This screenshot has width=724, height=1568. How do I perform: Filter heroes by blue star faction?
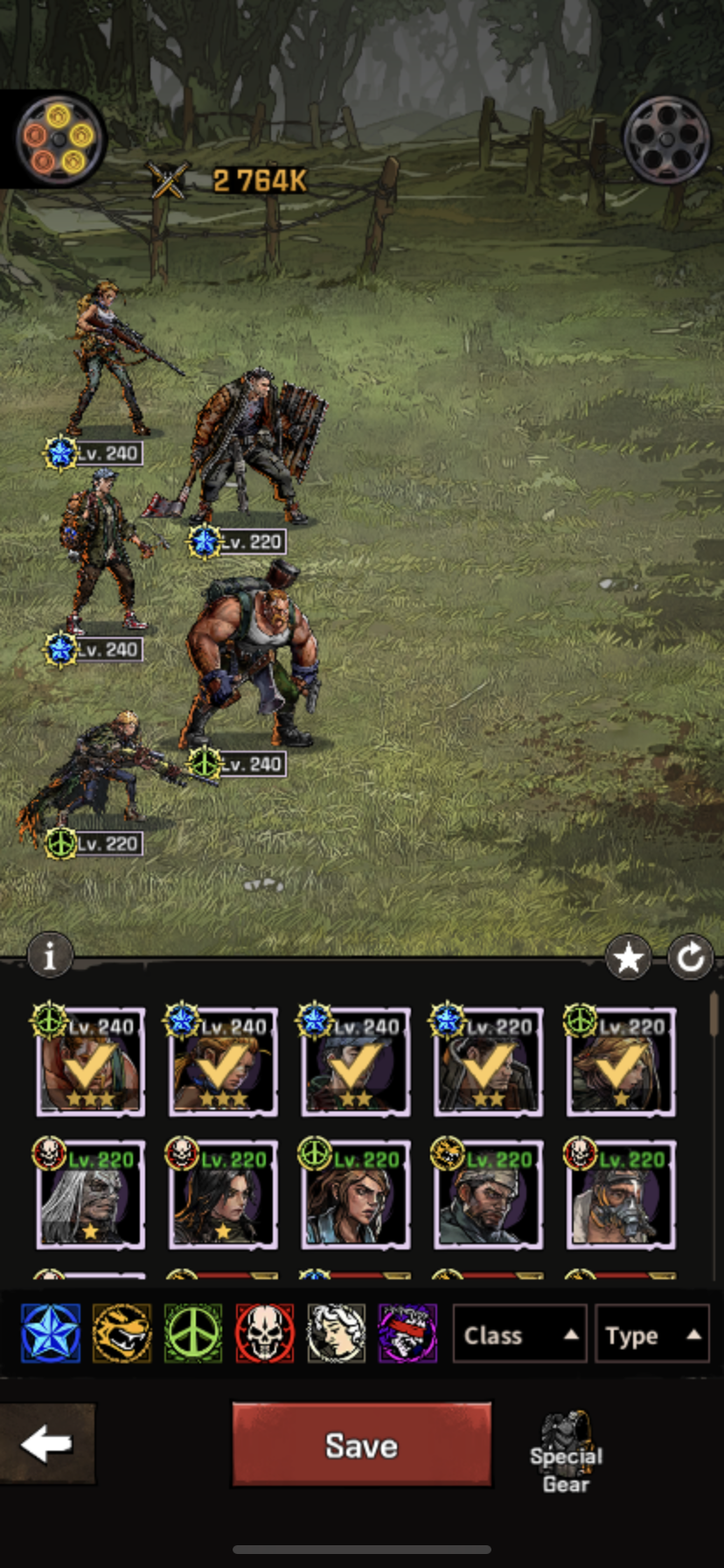(51, 1333)
